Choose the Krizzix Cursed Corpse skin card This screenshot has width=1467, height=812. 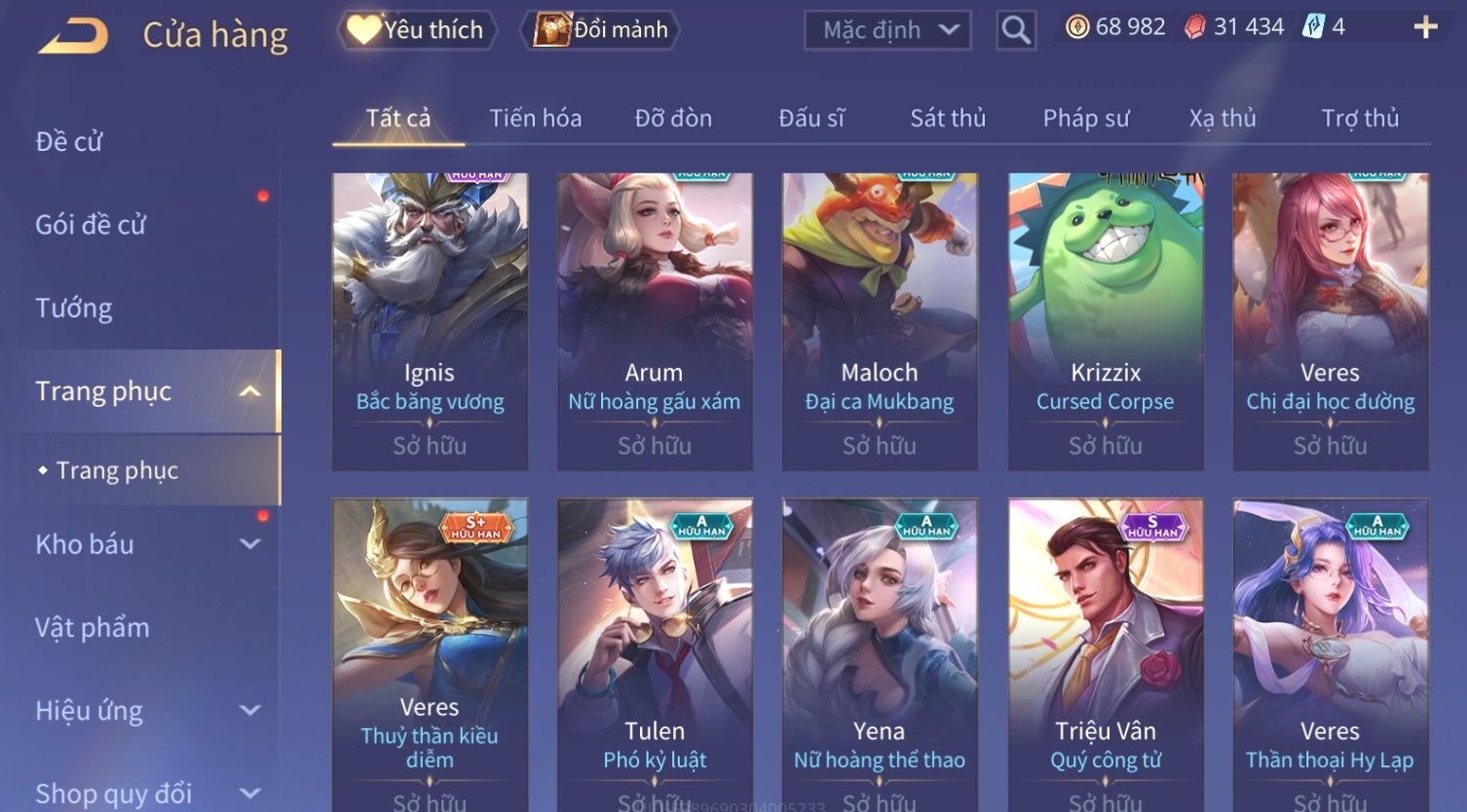pyautogui.click(x=1105, y=321)
